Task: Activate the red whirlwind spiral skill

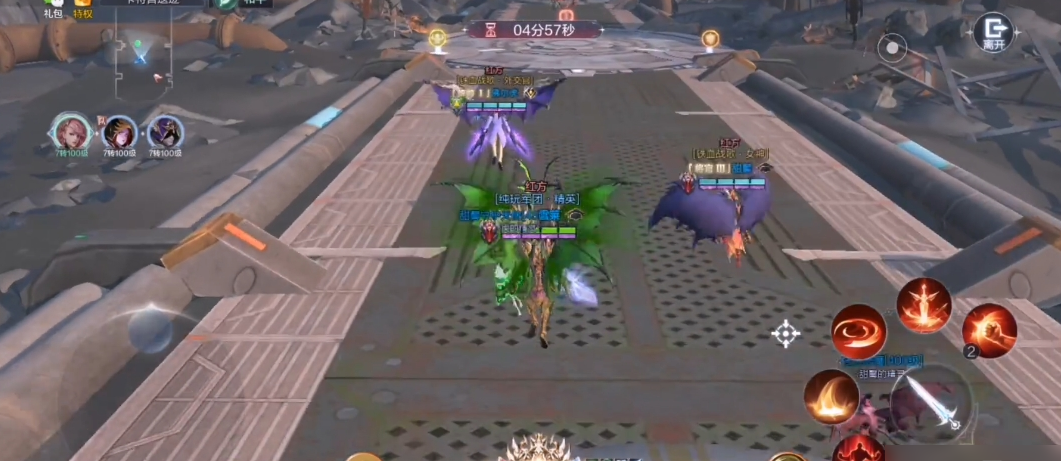Action: tap(858, 331)
